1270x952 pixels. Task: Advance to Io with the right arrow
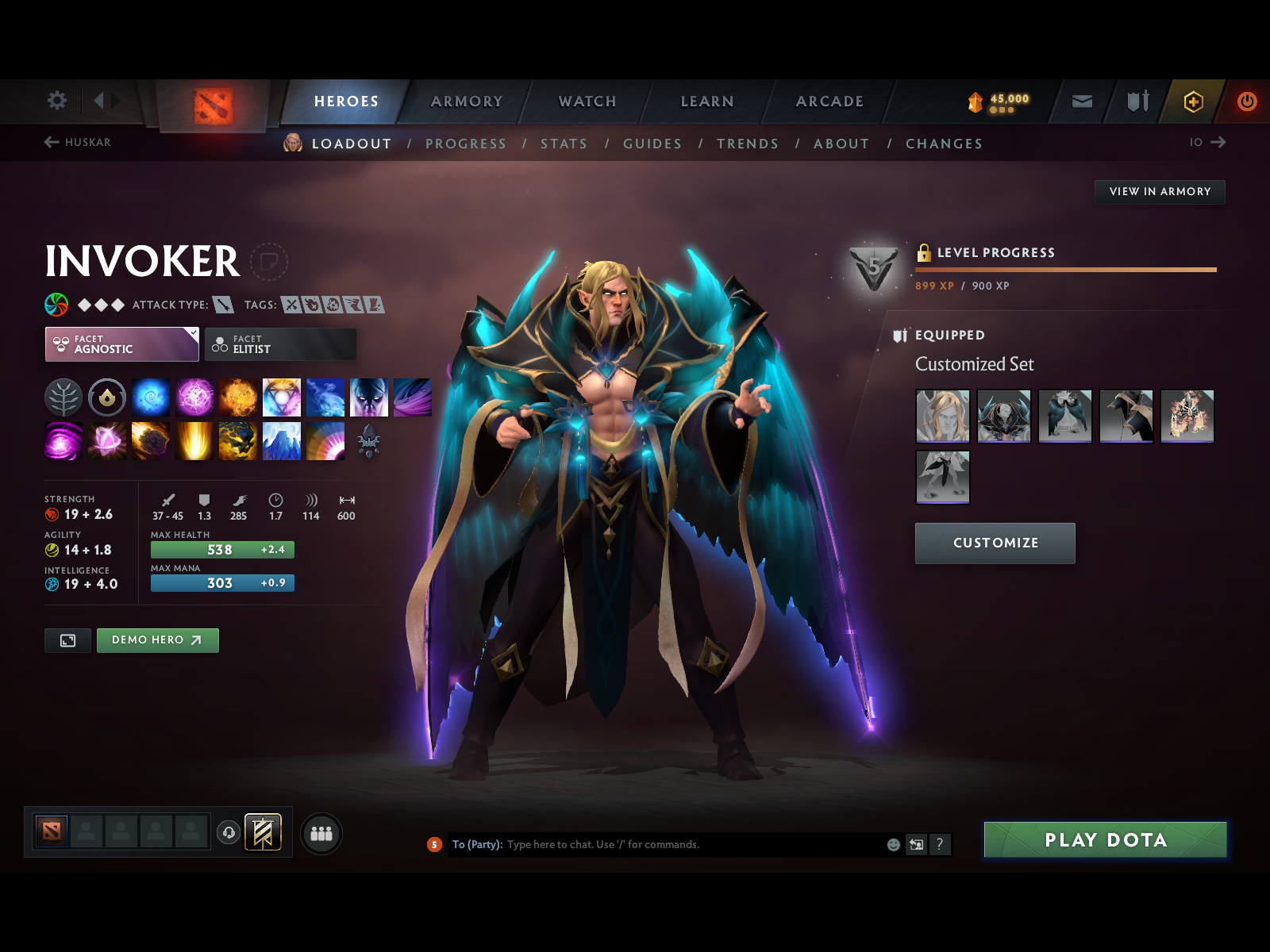1220,143
